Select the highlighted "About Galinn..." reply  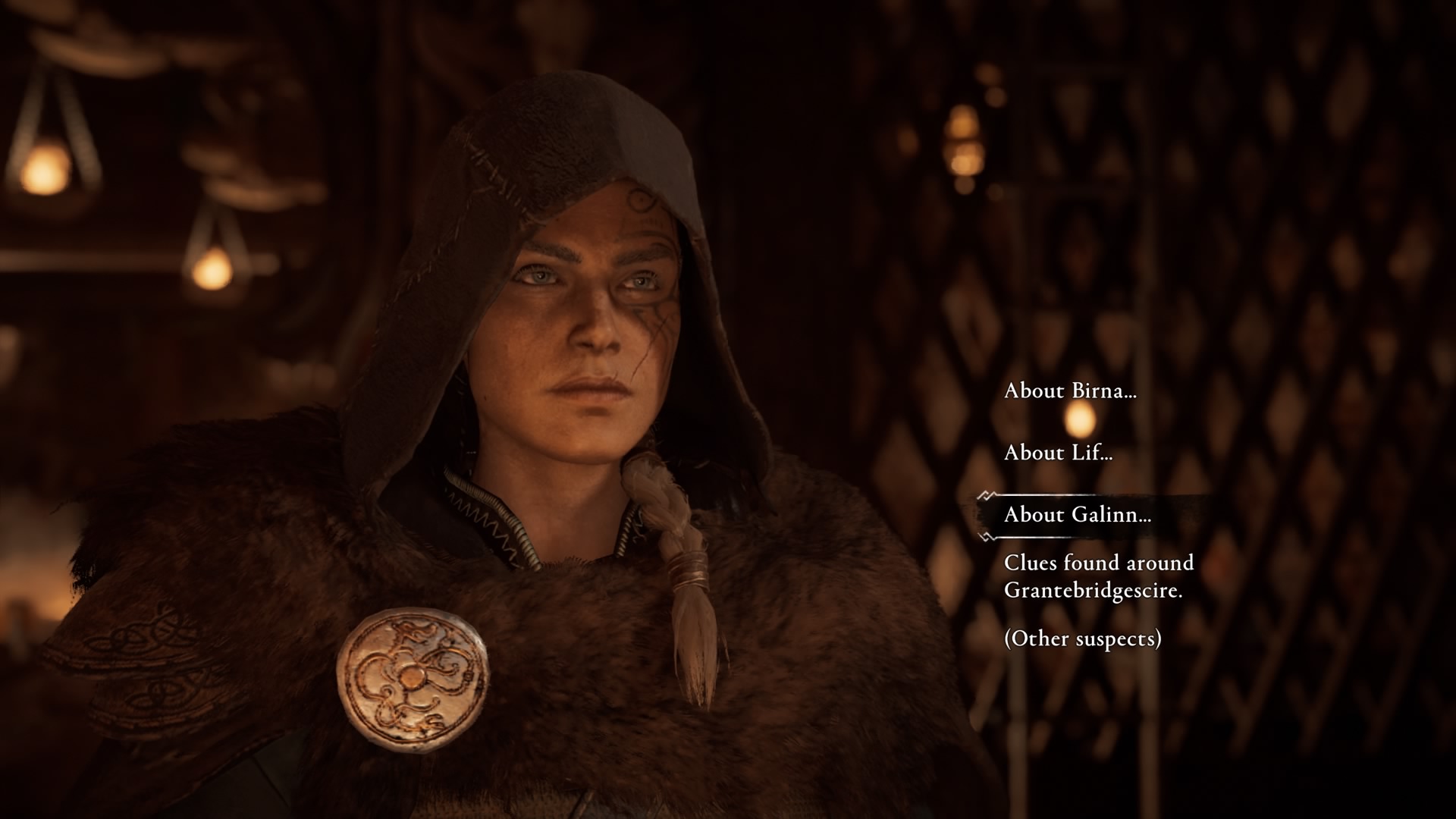[x=1077, y=516]
